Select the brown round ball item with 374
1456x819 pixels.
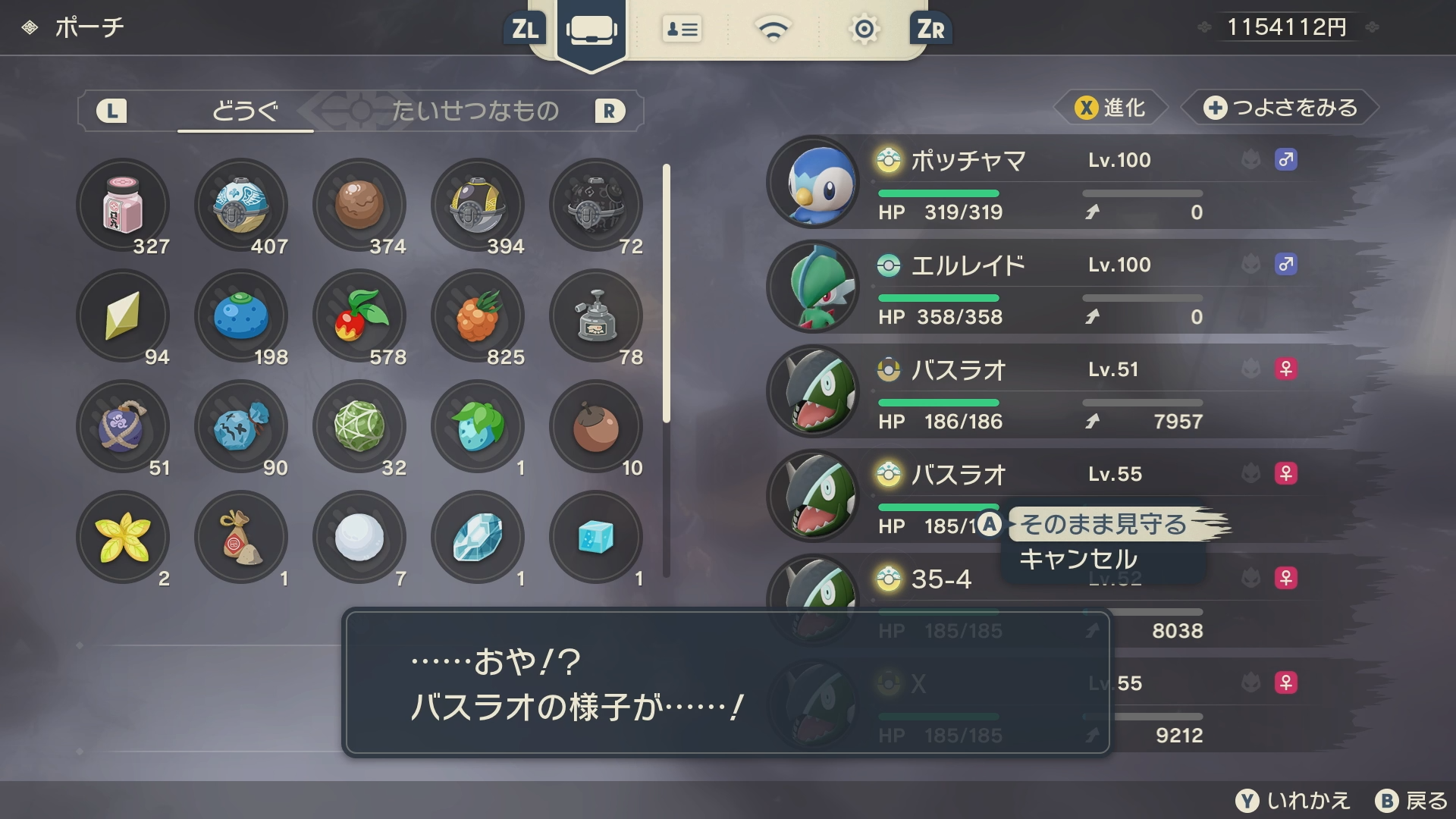click(x=359, y=205)
